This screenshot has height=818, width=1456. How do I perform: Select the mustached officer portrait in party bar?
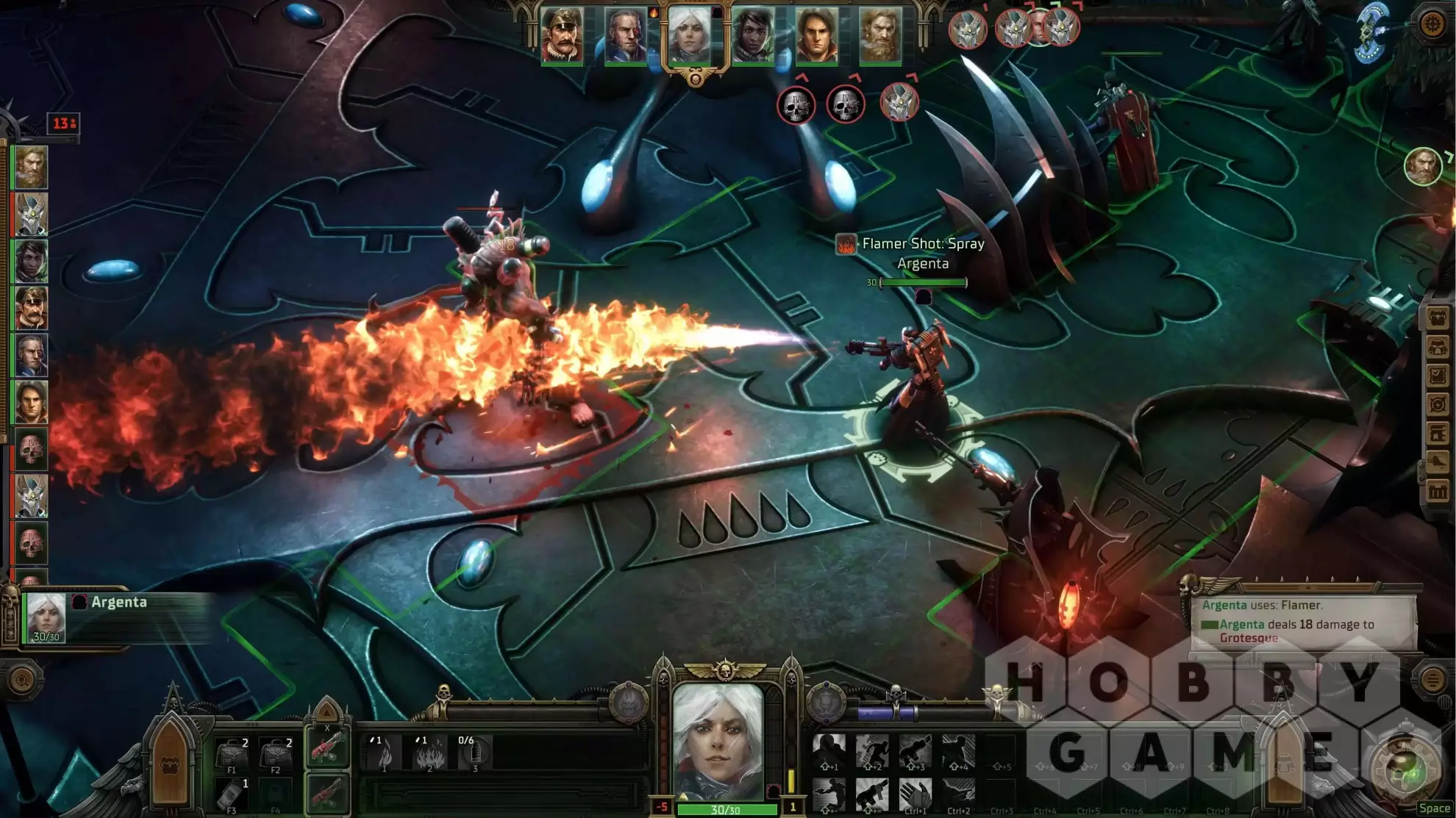[563, 36]
